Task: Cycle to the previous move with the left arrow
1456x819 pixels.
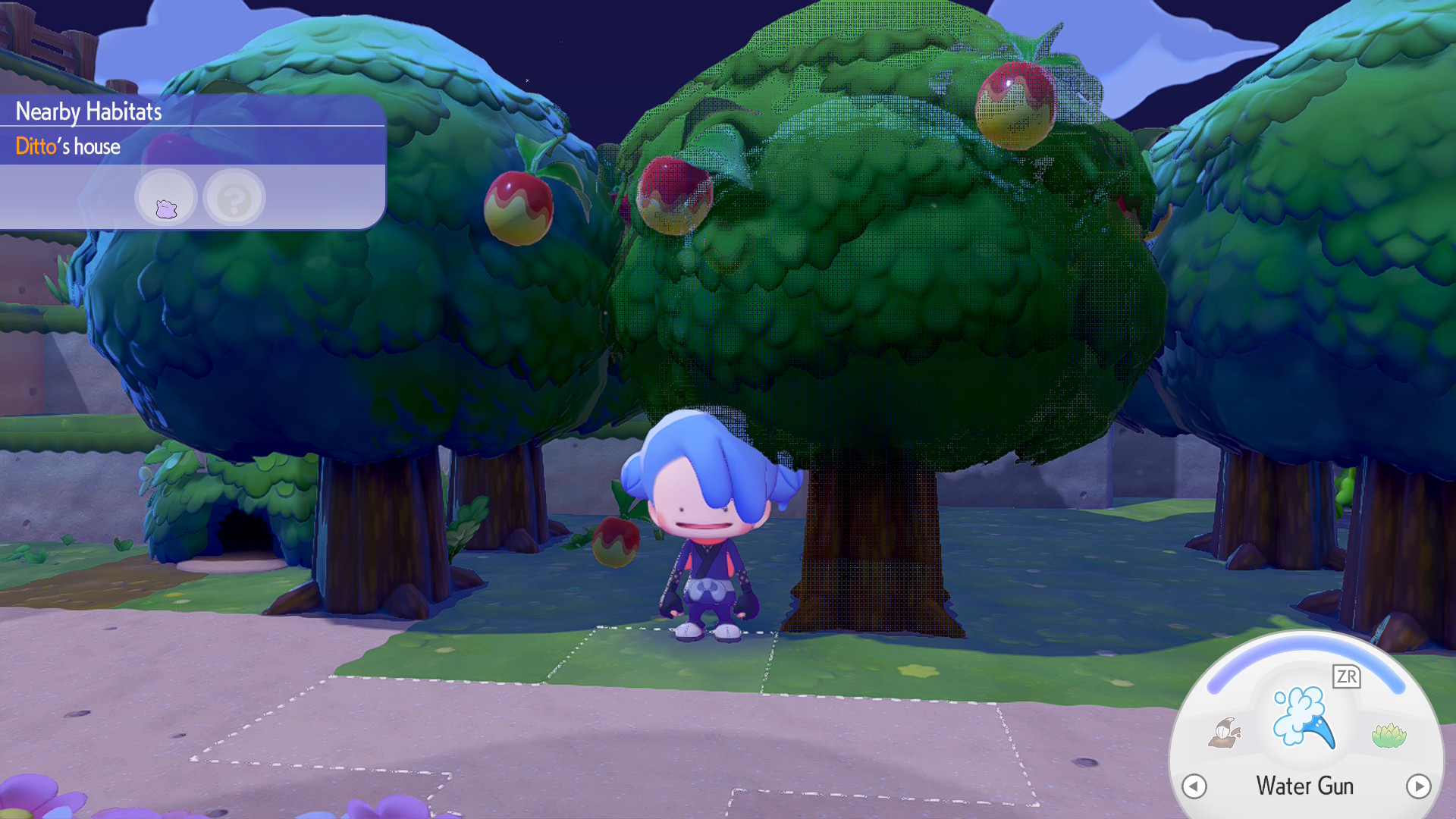Action: click(1196, 786)
